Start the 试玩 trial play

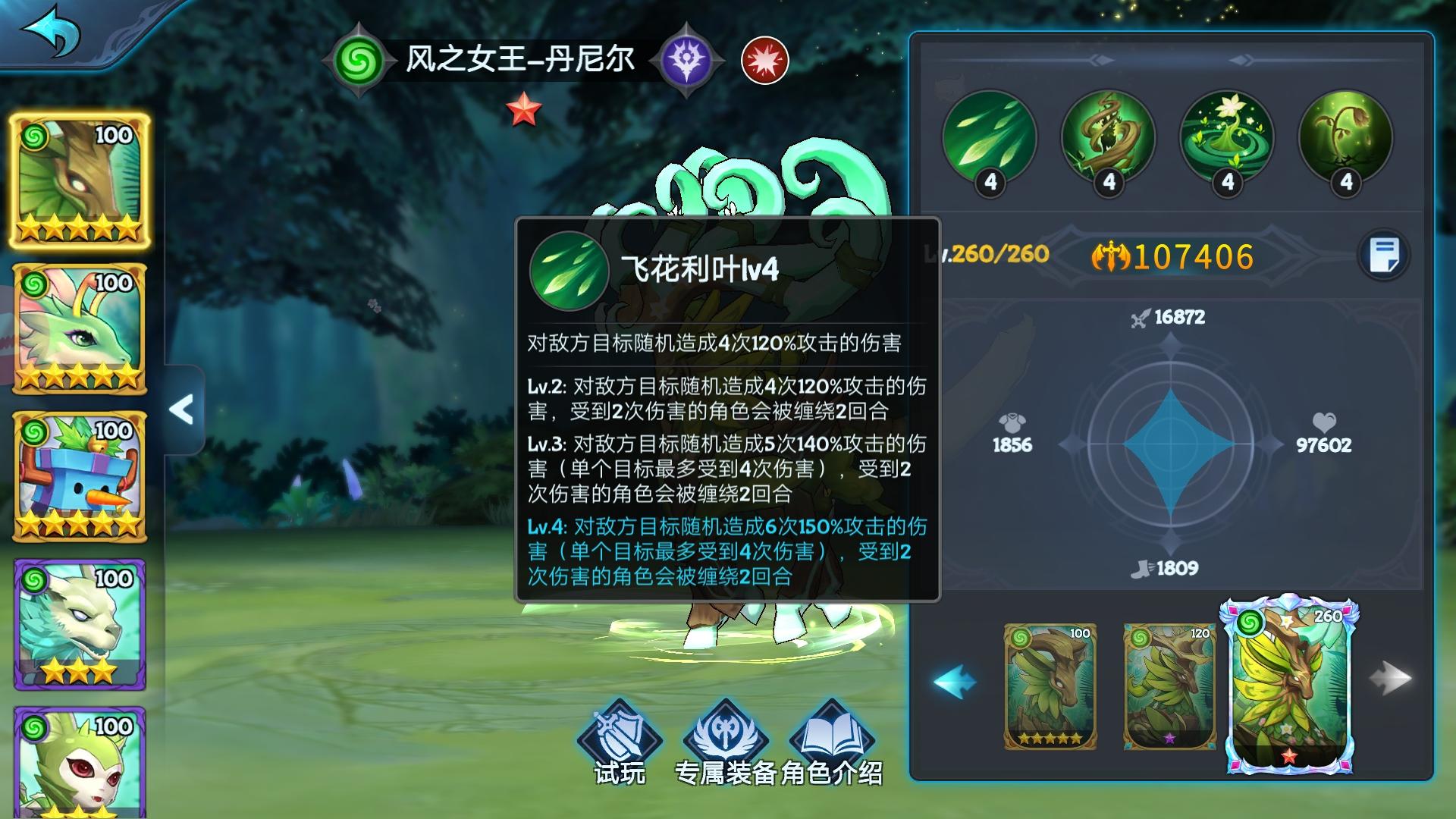point(620,739)
